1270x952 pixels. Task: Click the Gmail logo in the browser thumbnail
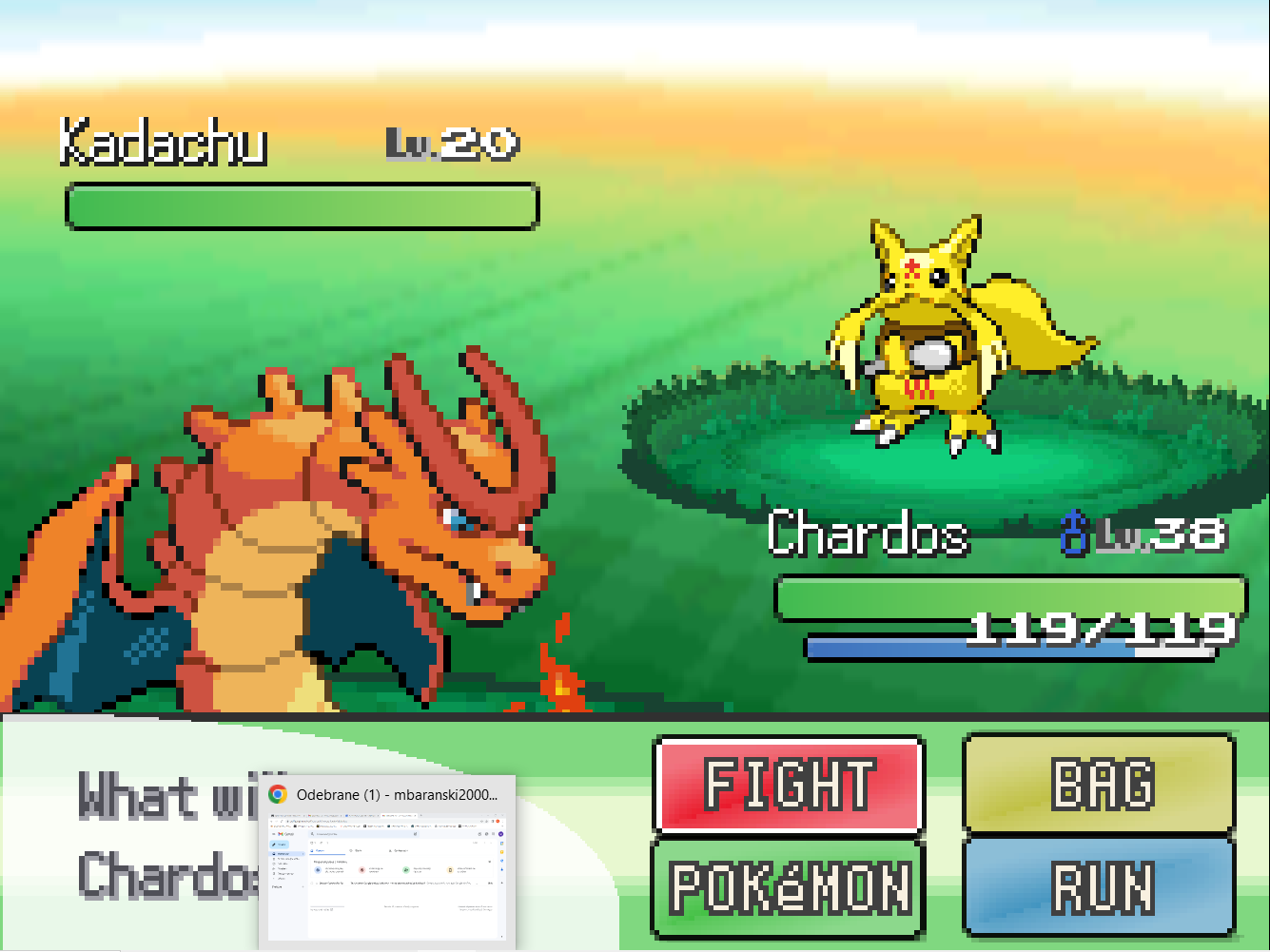pyautogui.click(x=281, y=834)
